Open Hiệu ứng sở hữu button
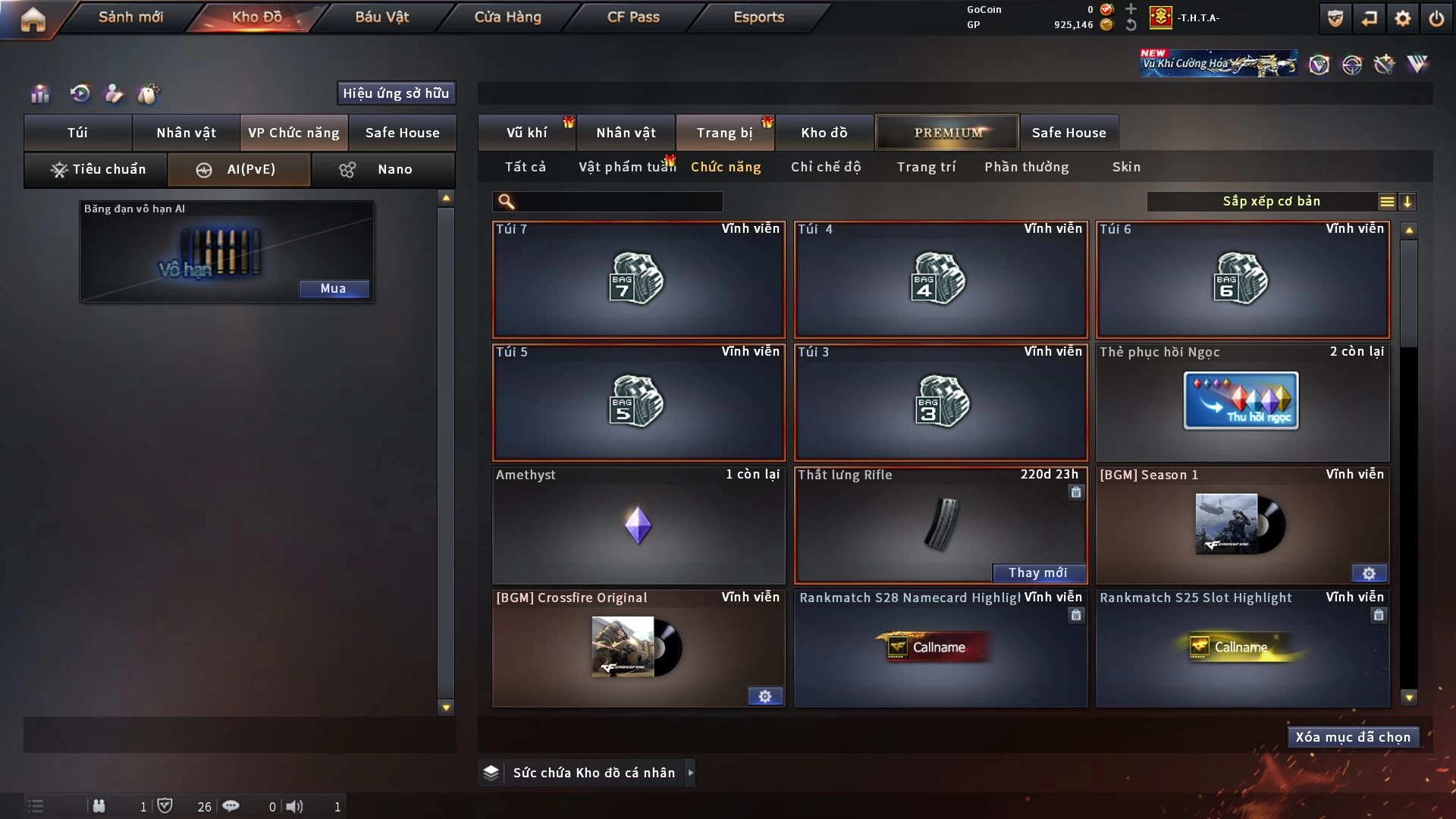1456x819 pixels. 396,93
